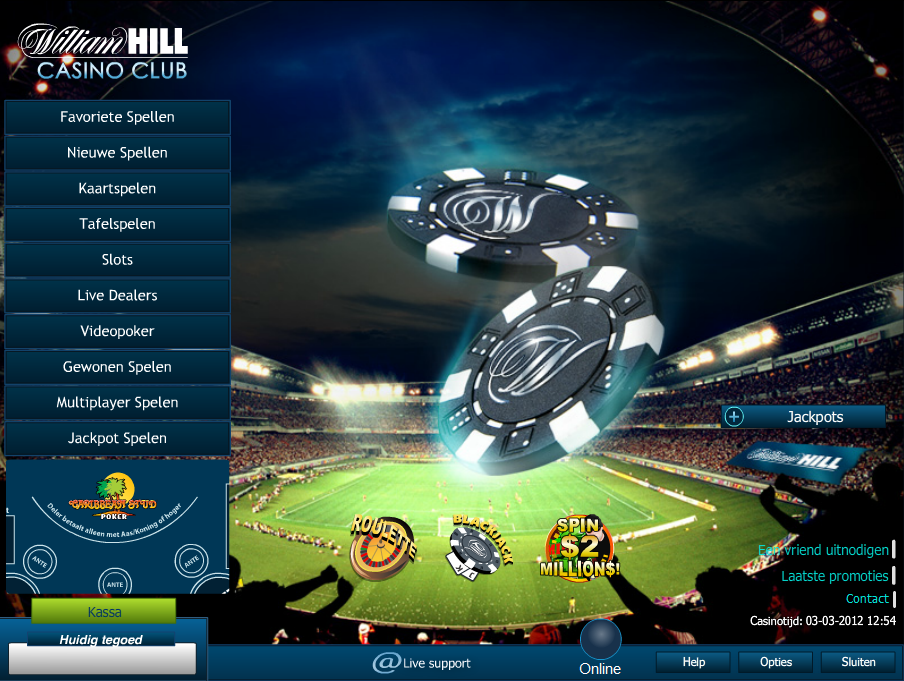Viewport: 904px width, 681px height.
Task: Click the Contact link
Action: 866,599
